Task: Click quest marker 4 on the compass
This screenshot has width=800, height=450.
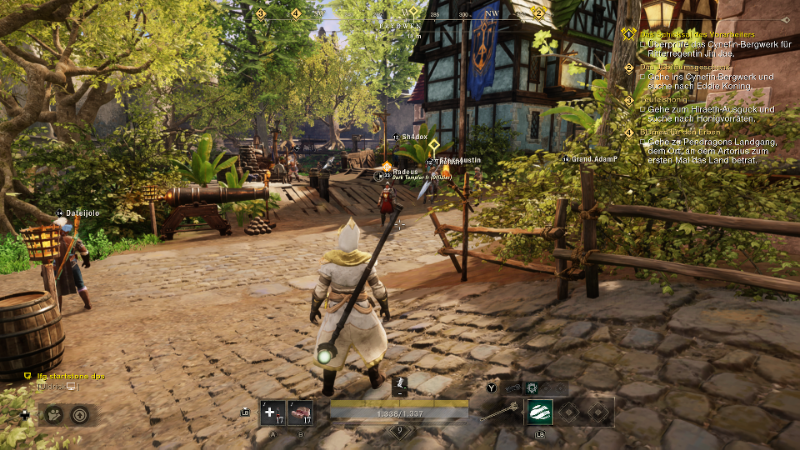Action: (295, 14)
